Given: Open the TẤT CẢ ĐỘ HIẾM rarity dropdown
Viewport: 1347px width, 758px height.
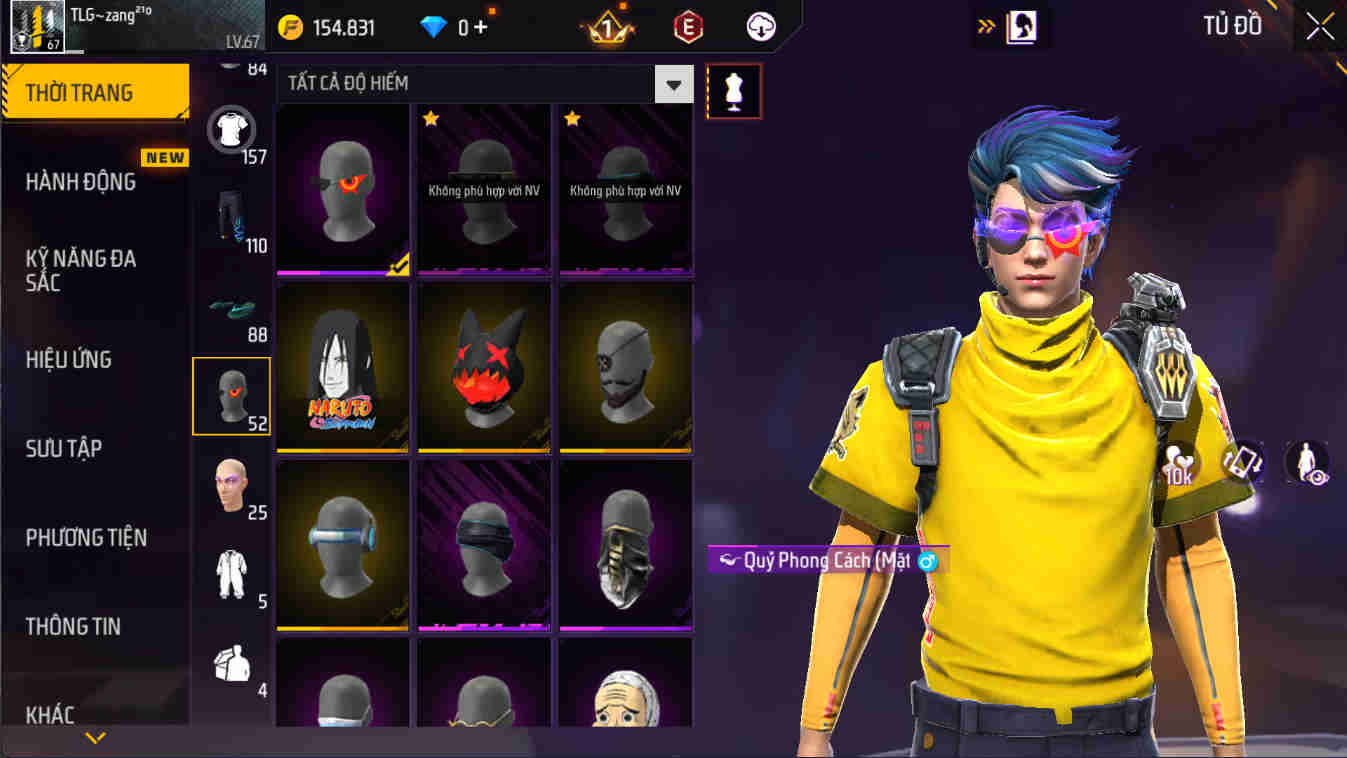Looking at the screenshot, I should [x=674, y=84].
